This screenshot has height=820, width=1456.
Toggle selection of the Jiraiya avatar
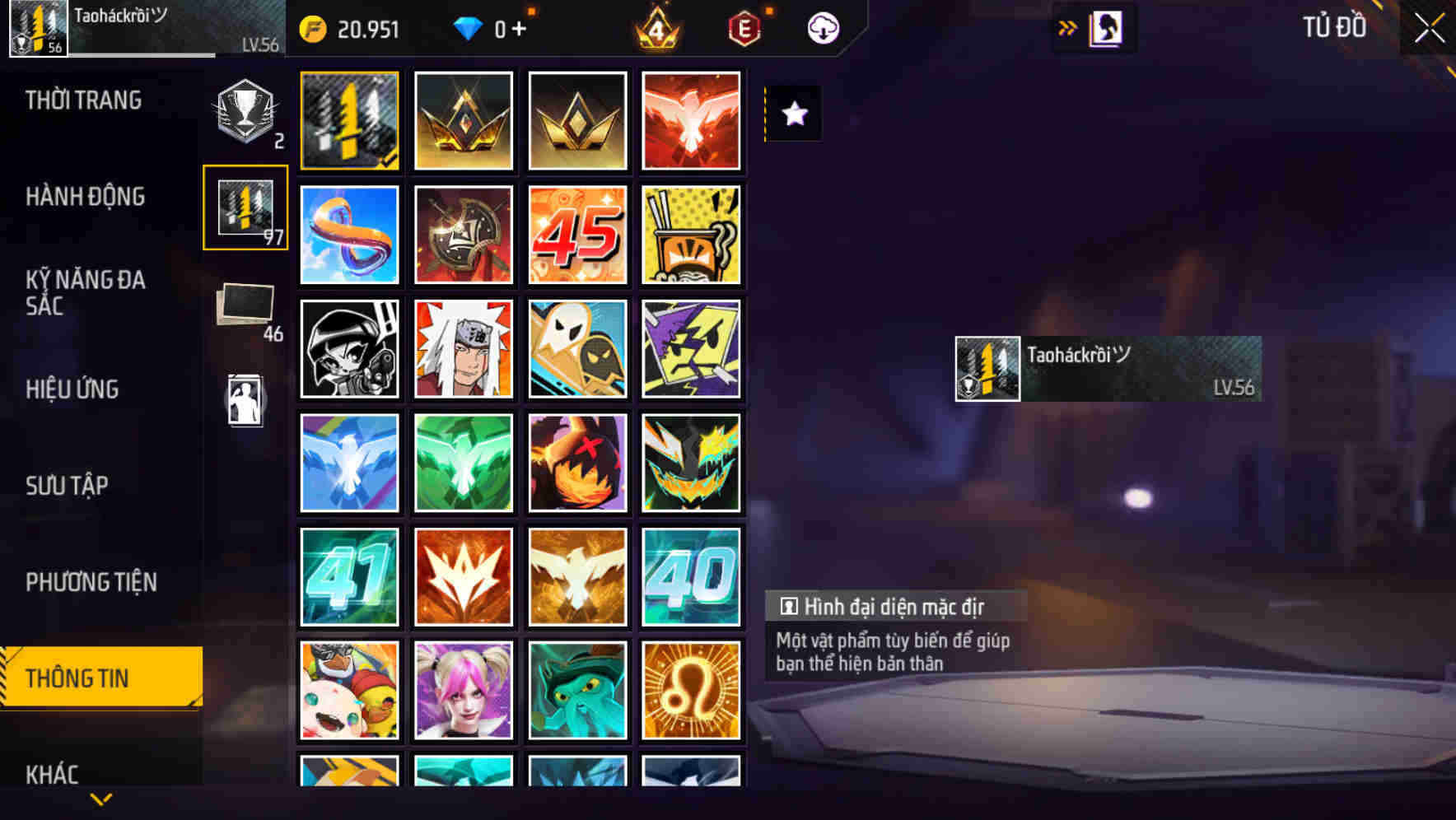464,349
